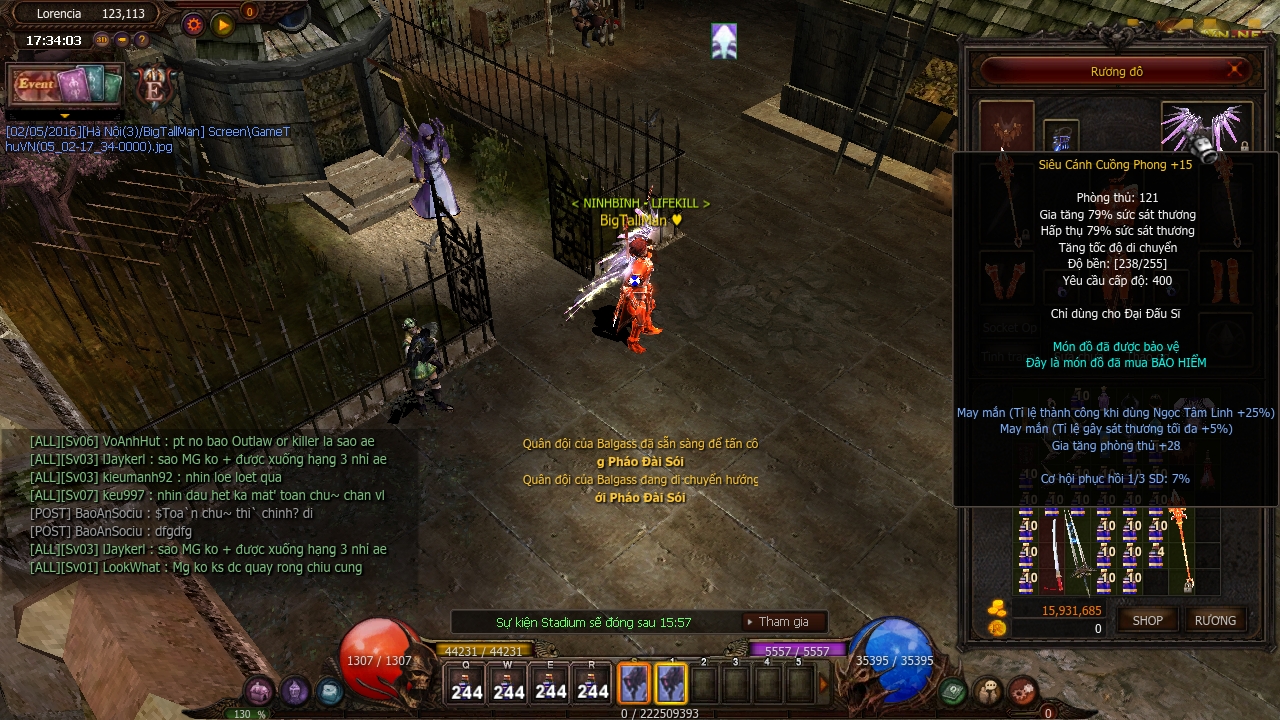Click the speaker icon beside the 3D button
The height and width of the screenshot is (720, 1280).
tap(122, 40)
